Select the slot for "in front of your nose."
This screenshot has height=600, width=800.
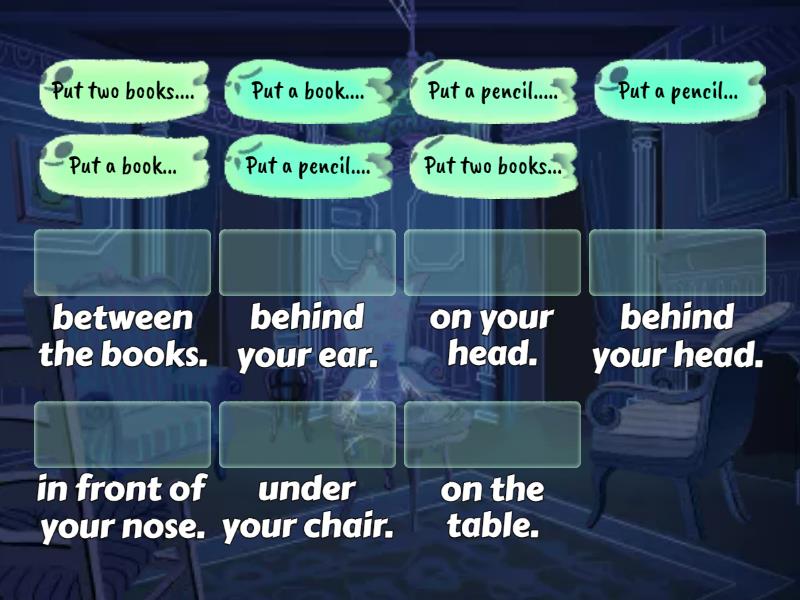click(x=123, y=434)
